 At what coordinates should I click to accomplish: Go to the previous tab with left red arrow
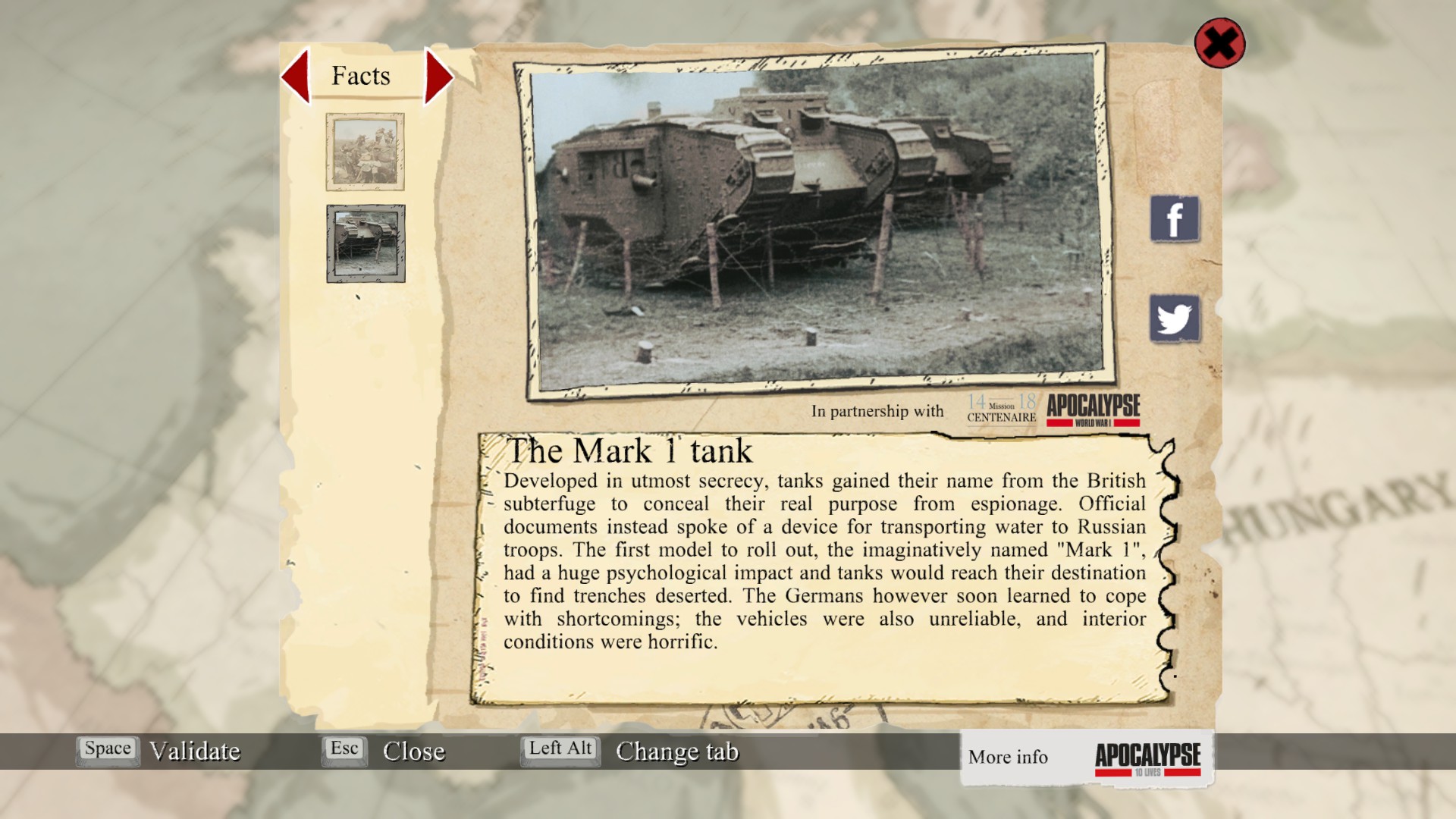(x=297, y=76)
